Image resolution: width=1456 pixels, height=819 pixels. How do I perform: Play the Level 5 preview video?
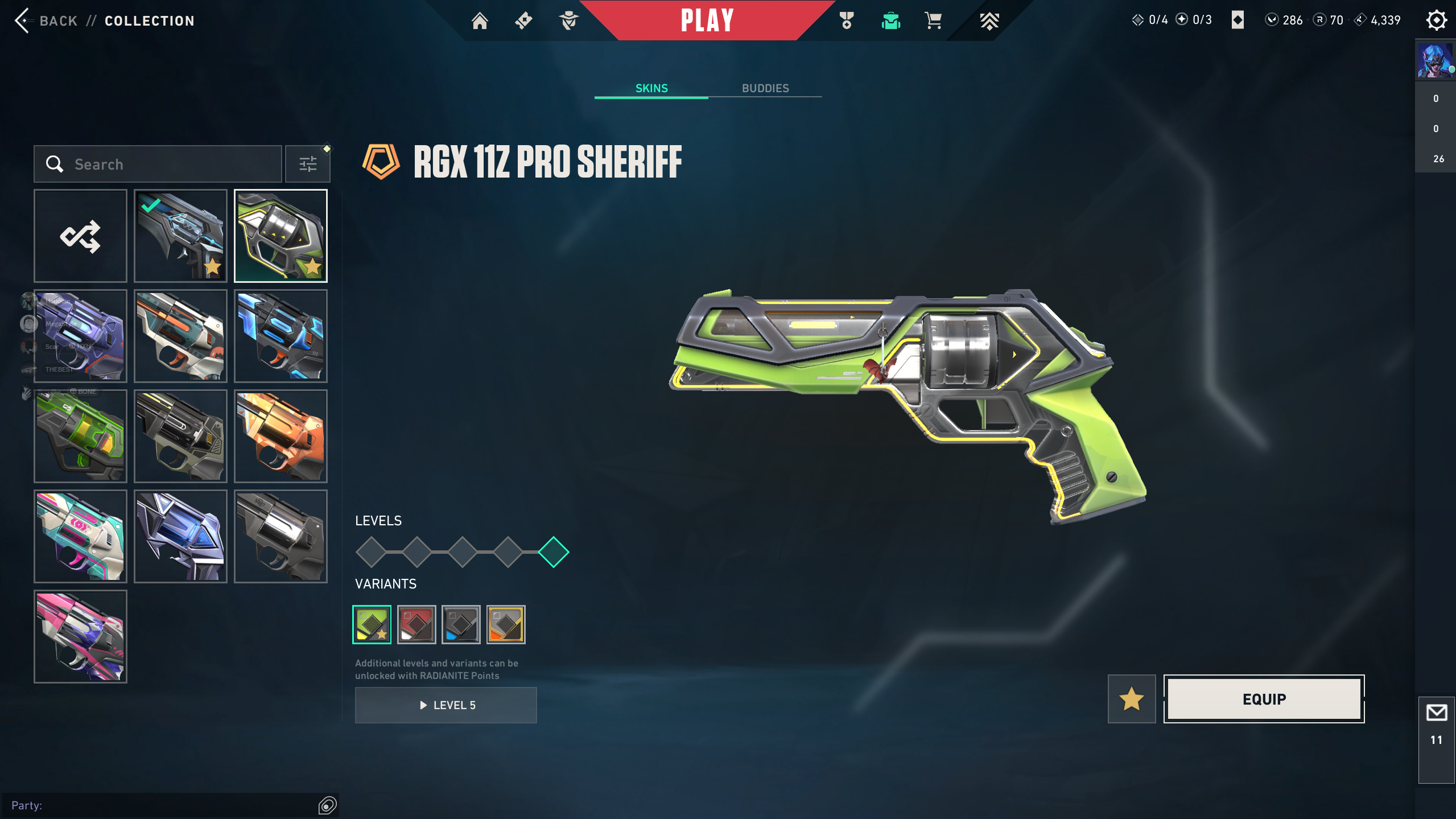click(x=446, y=705)
